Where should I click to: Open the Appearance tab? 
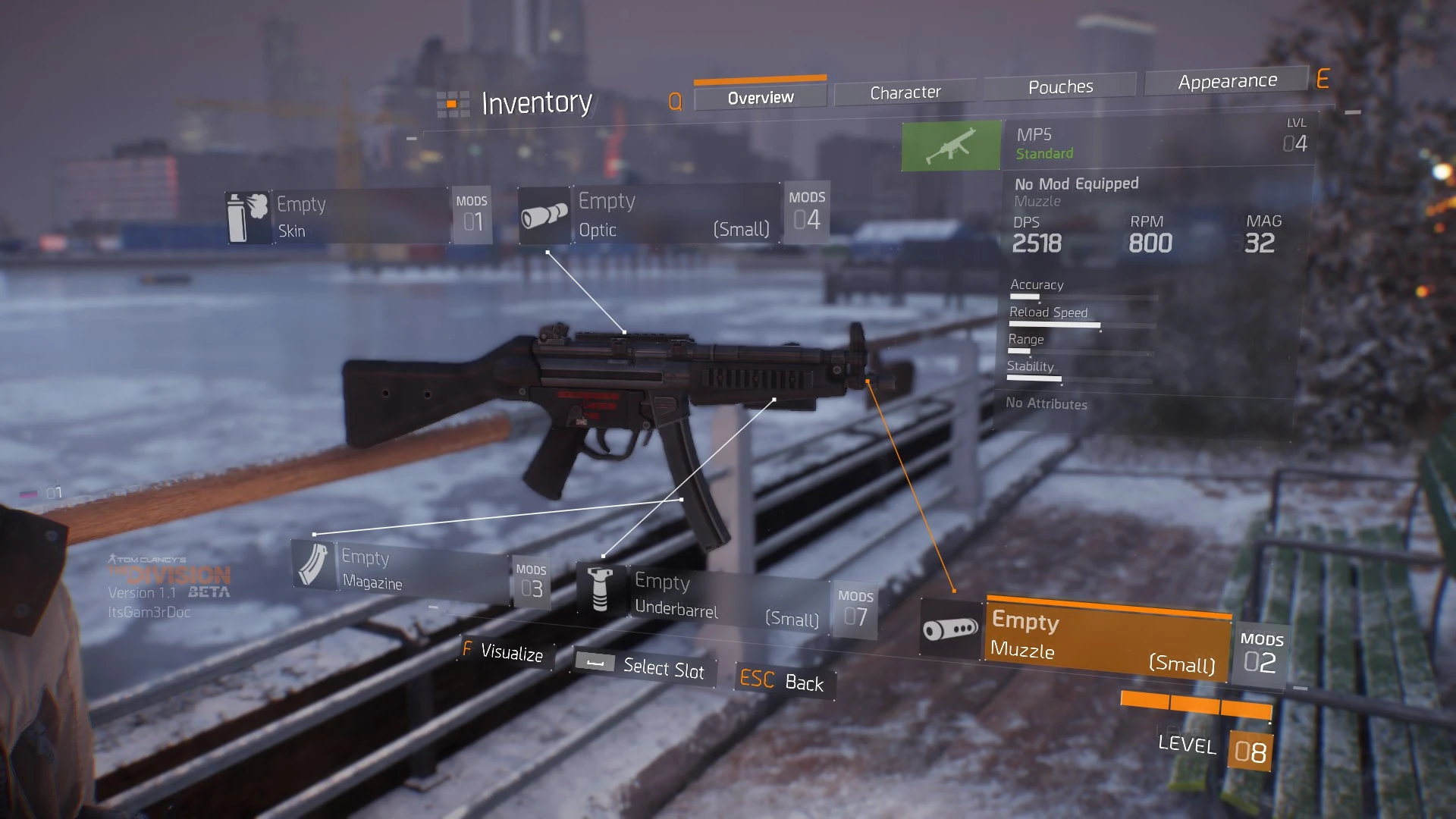[1226, 81]
